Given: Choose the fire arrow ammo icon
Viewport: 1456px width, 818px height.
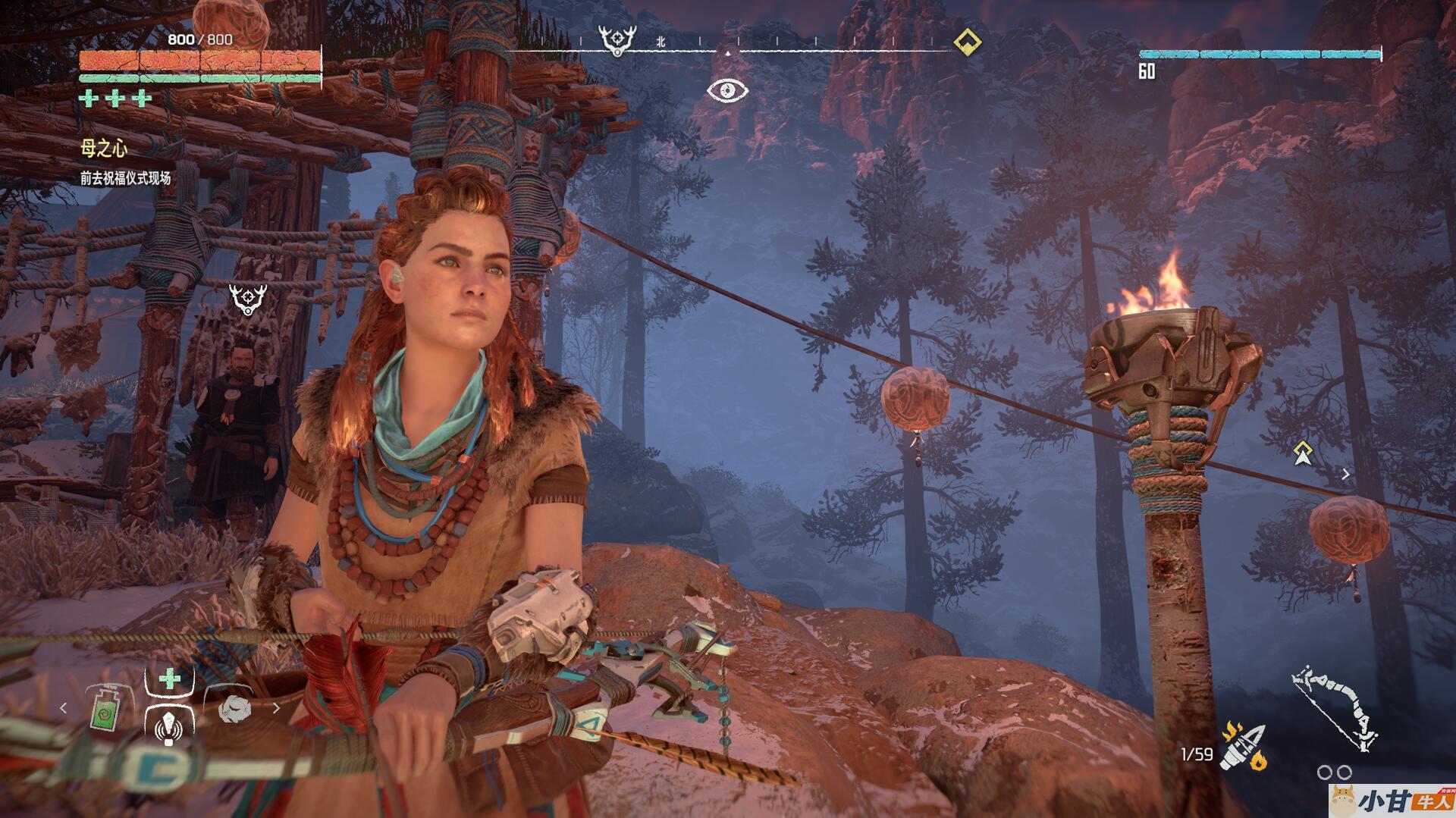Looking at the screenshot, I should pyautogui.click(x=1242, y=747).
